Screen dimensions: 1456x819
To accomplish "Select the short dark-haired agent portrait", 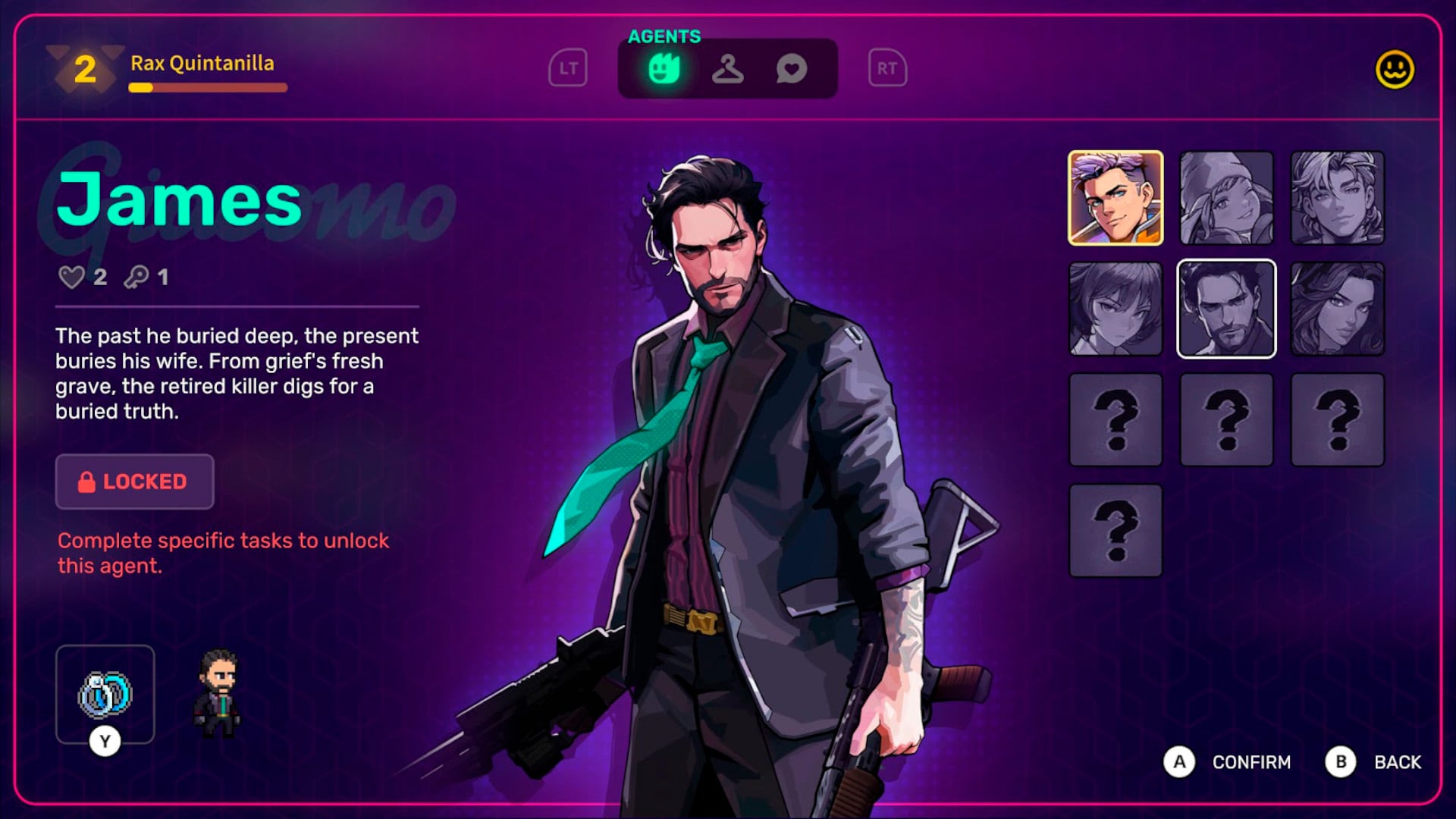I will tap(1115, 309).
